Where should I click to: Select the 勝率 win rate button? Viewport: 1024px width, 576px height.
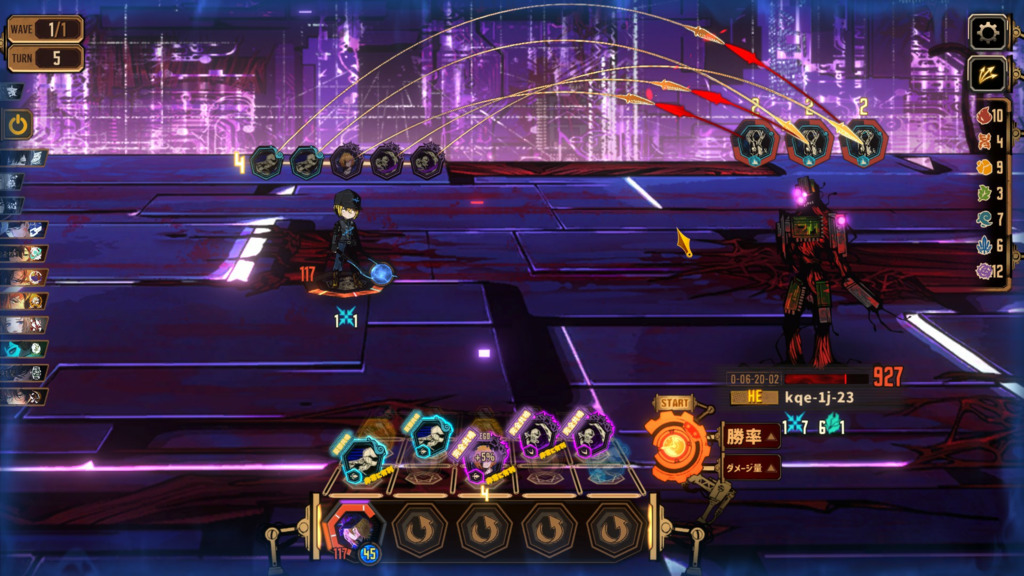751,435
